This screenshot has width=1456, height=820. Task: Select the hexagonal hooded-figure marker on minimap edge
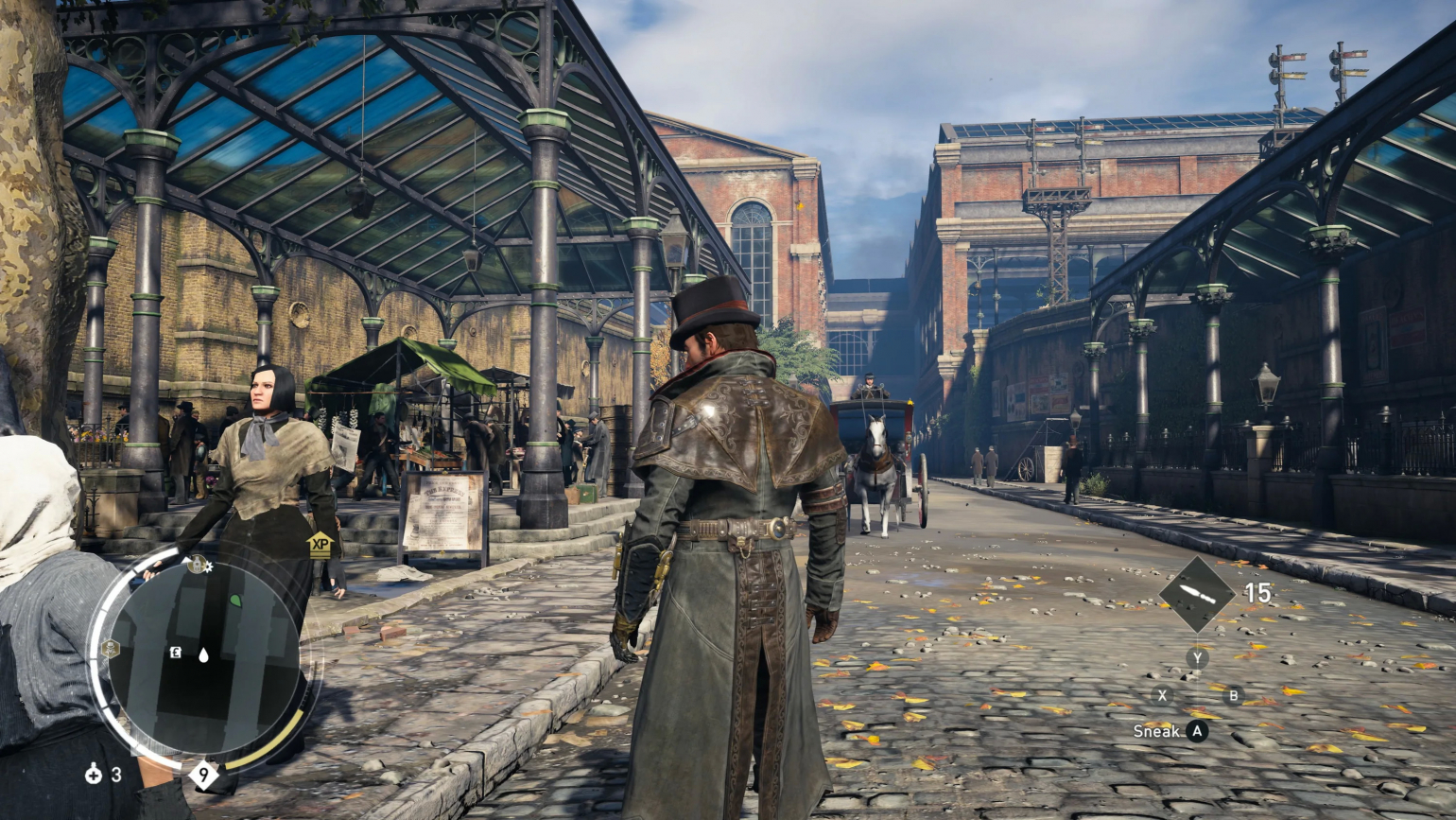point(110,649)
